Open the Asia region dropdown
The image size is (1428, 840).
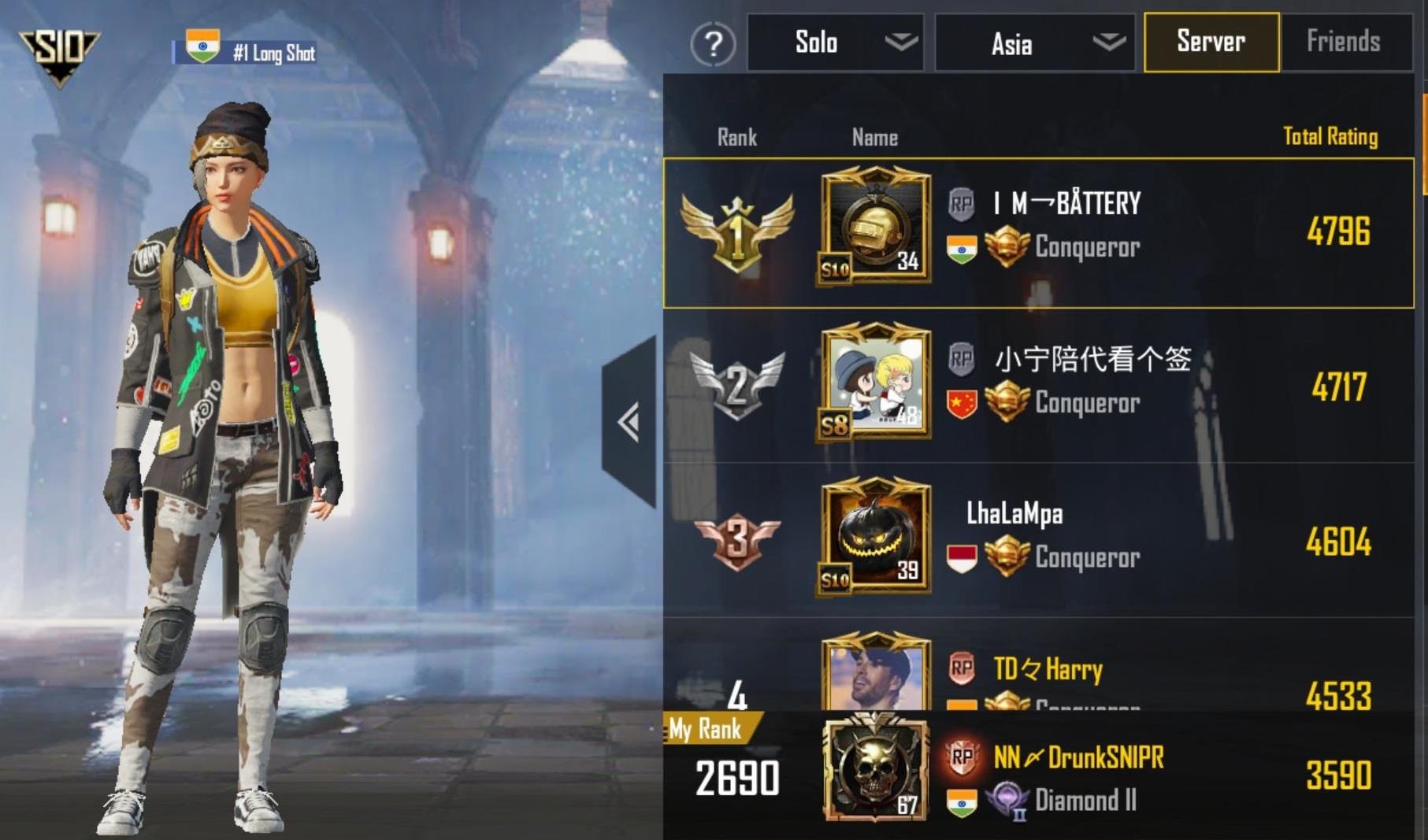click(x=1033, y=43)
